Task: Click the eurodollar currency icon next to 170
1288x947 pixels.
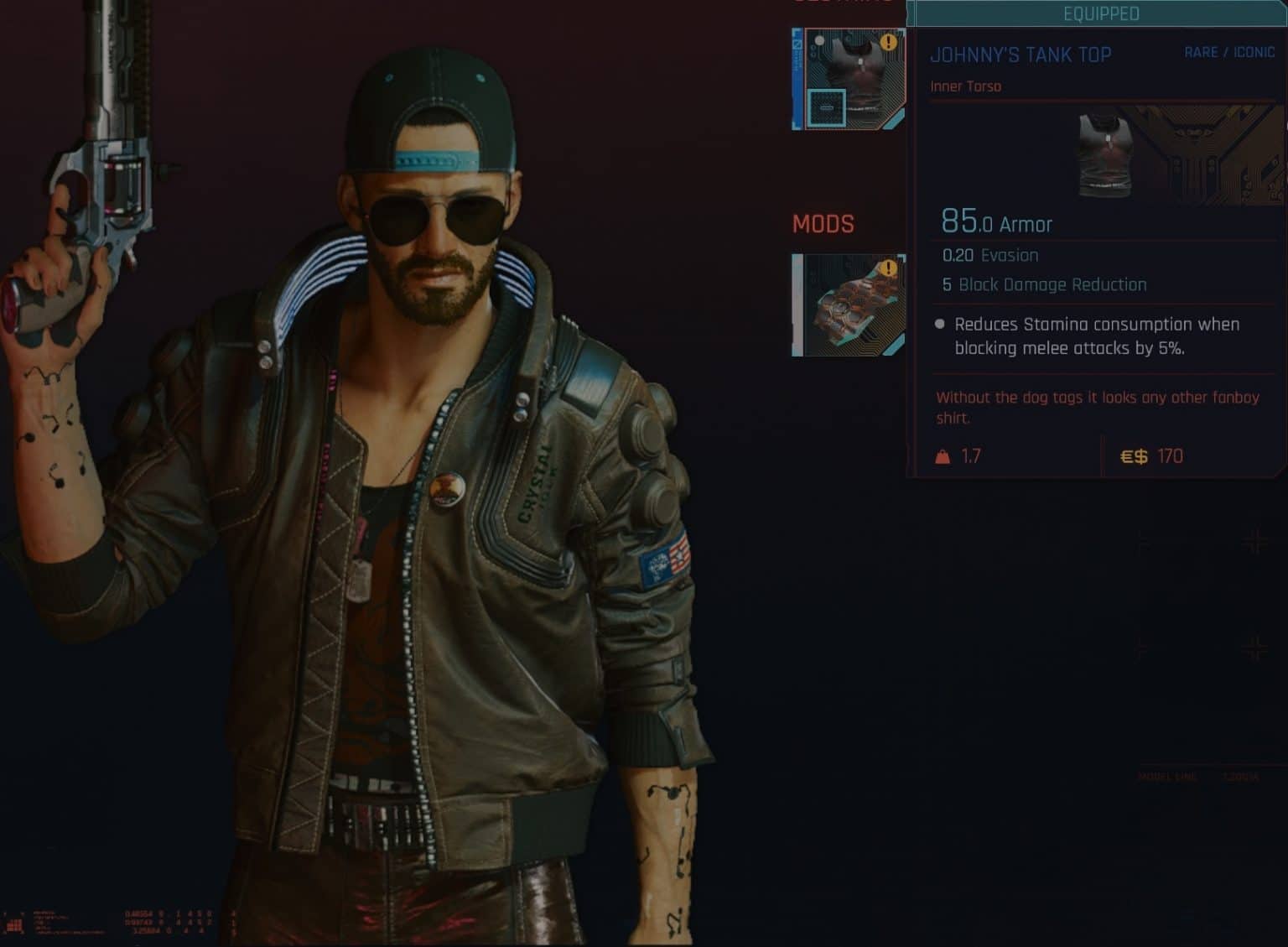Action: (1134, 455)
